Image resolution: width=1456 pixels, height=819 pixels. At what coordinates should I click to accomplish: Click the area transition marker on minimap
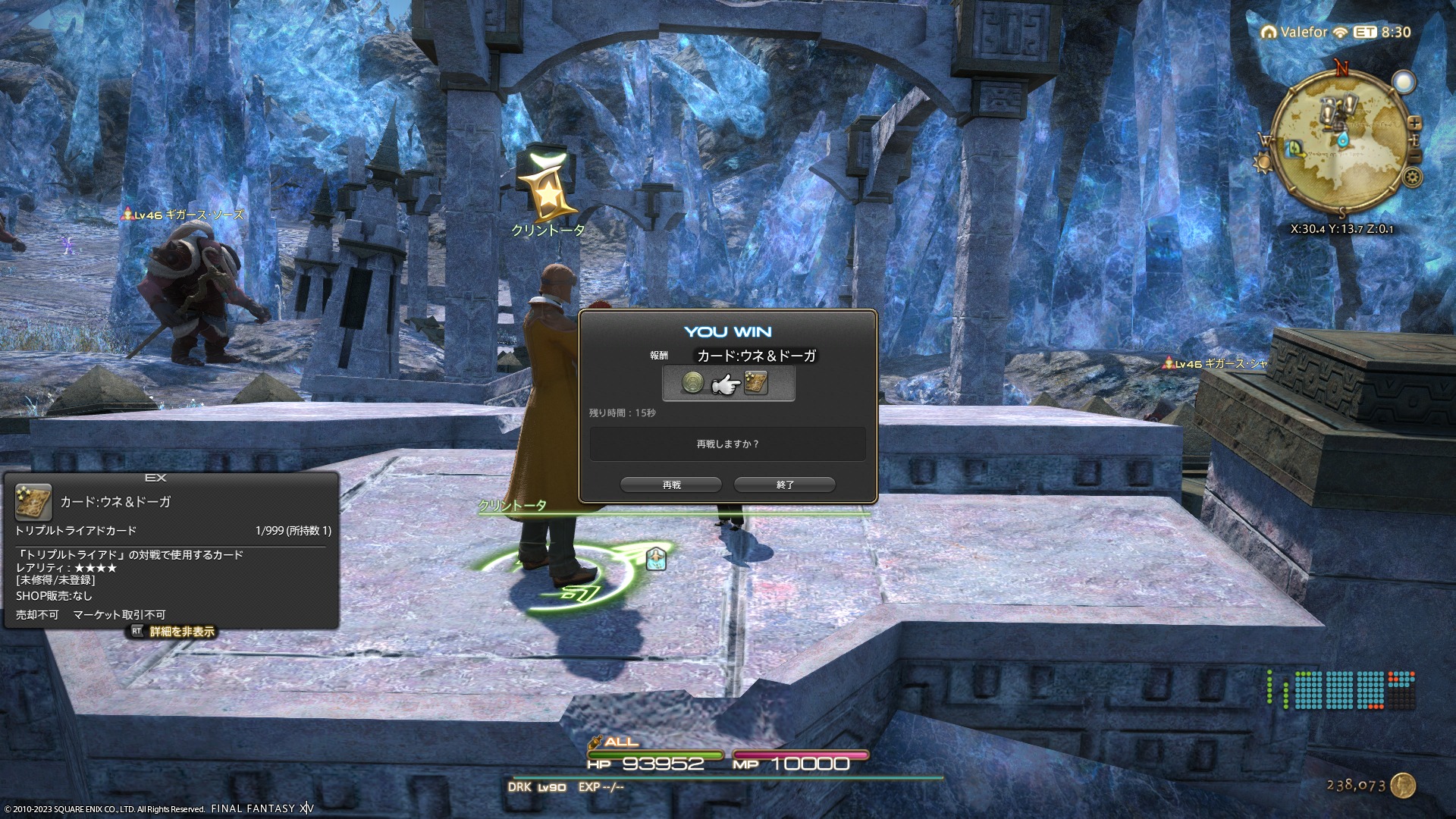(1294, 149)
